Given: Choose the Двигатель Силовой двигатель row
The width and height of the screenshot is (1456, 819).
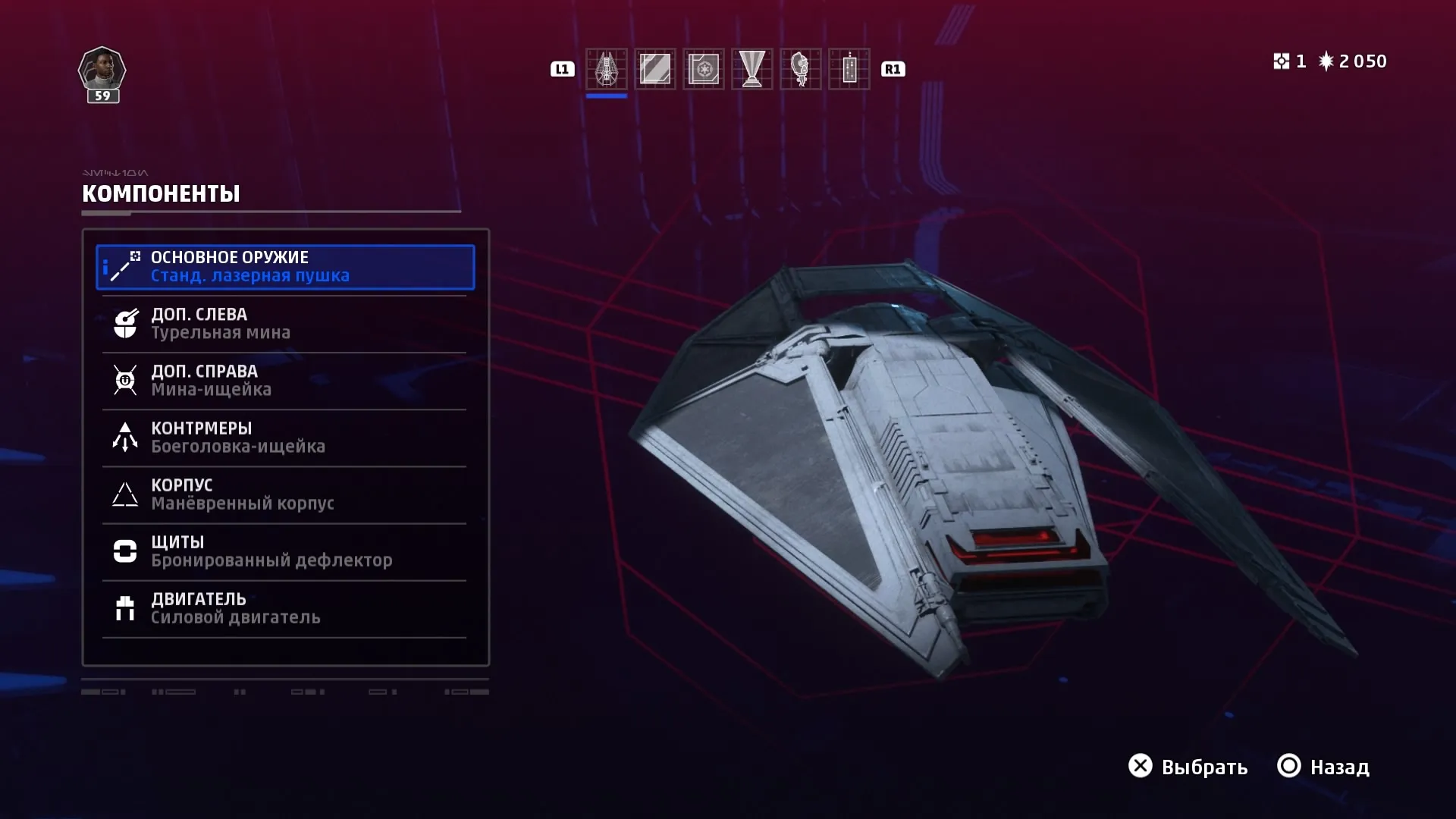Looking at the screenshot, I should [285, 608].
